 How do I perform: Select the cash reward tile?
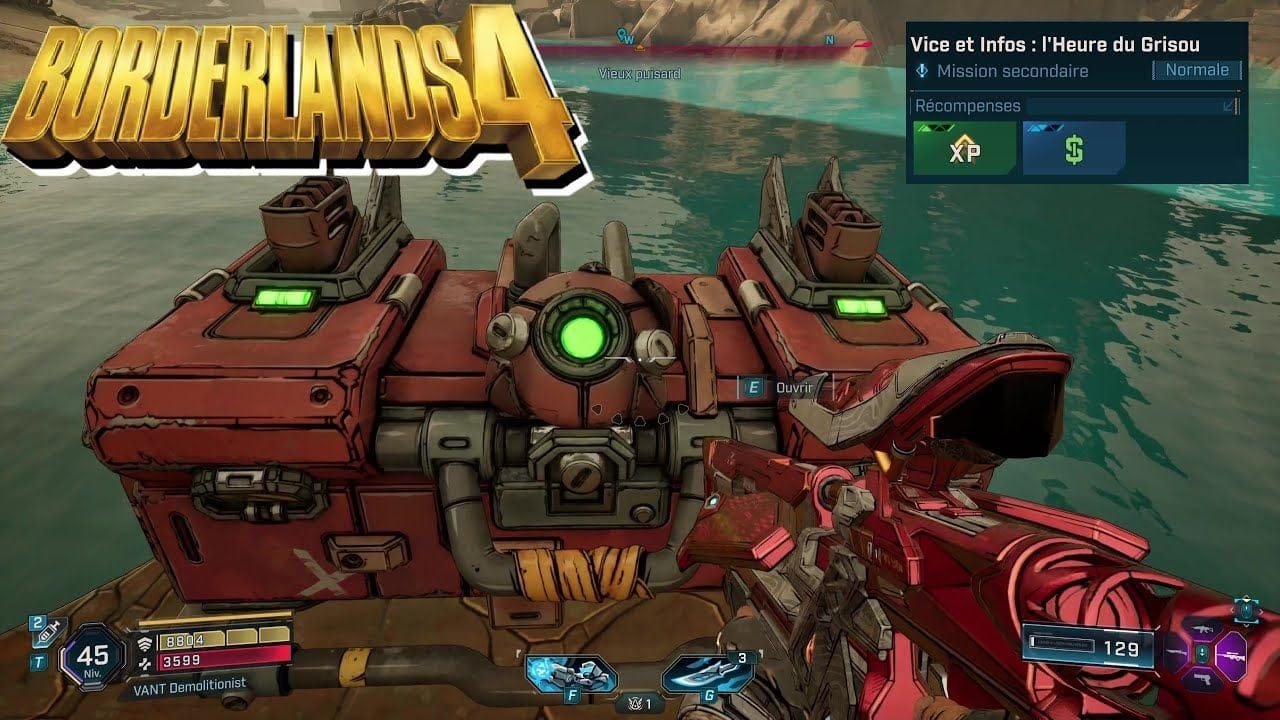(1073, 149)
